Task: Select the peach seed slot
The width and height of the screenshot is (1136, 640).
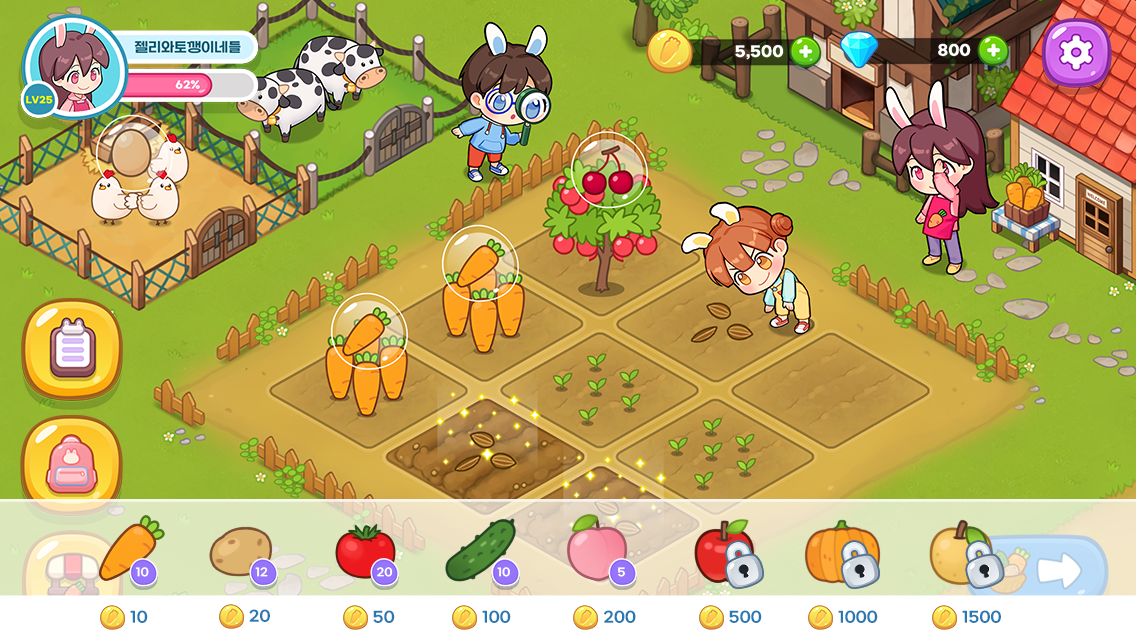Action: pyautogui.click(x=598, y=552)
